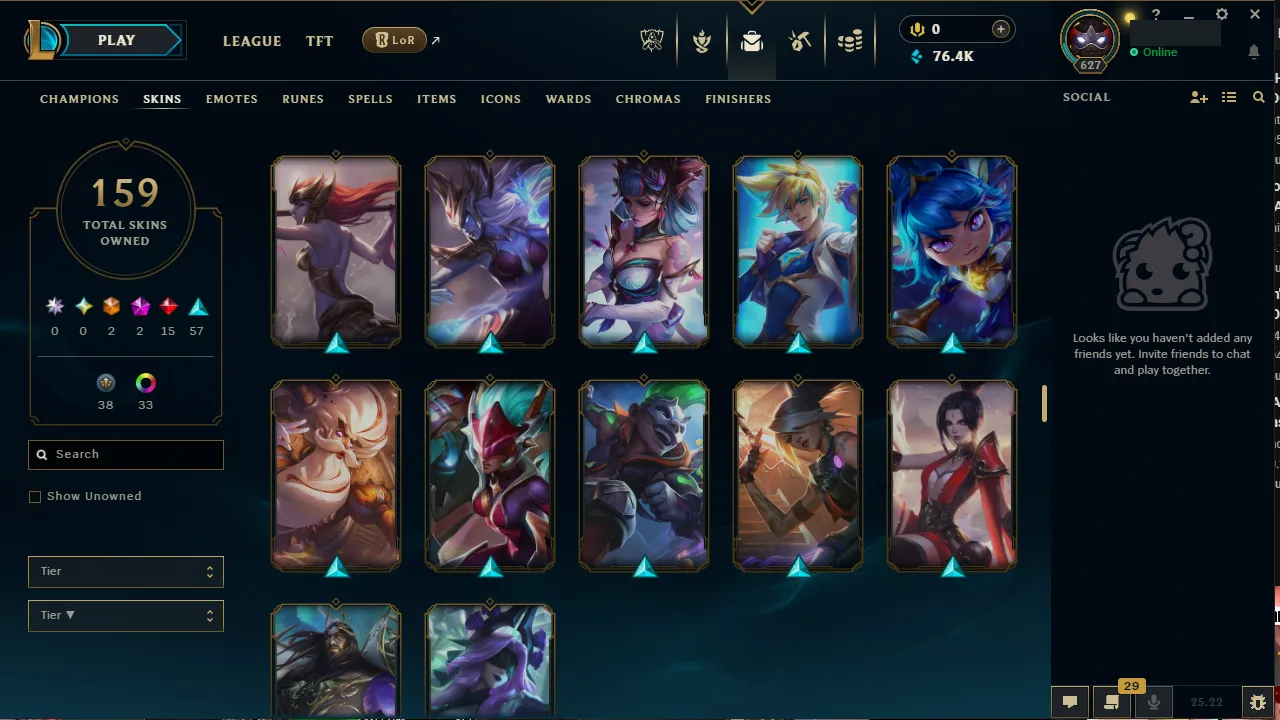Switch to the EMOTES tab
This screenshot has width=1280, height=720.
coord(231,99)
